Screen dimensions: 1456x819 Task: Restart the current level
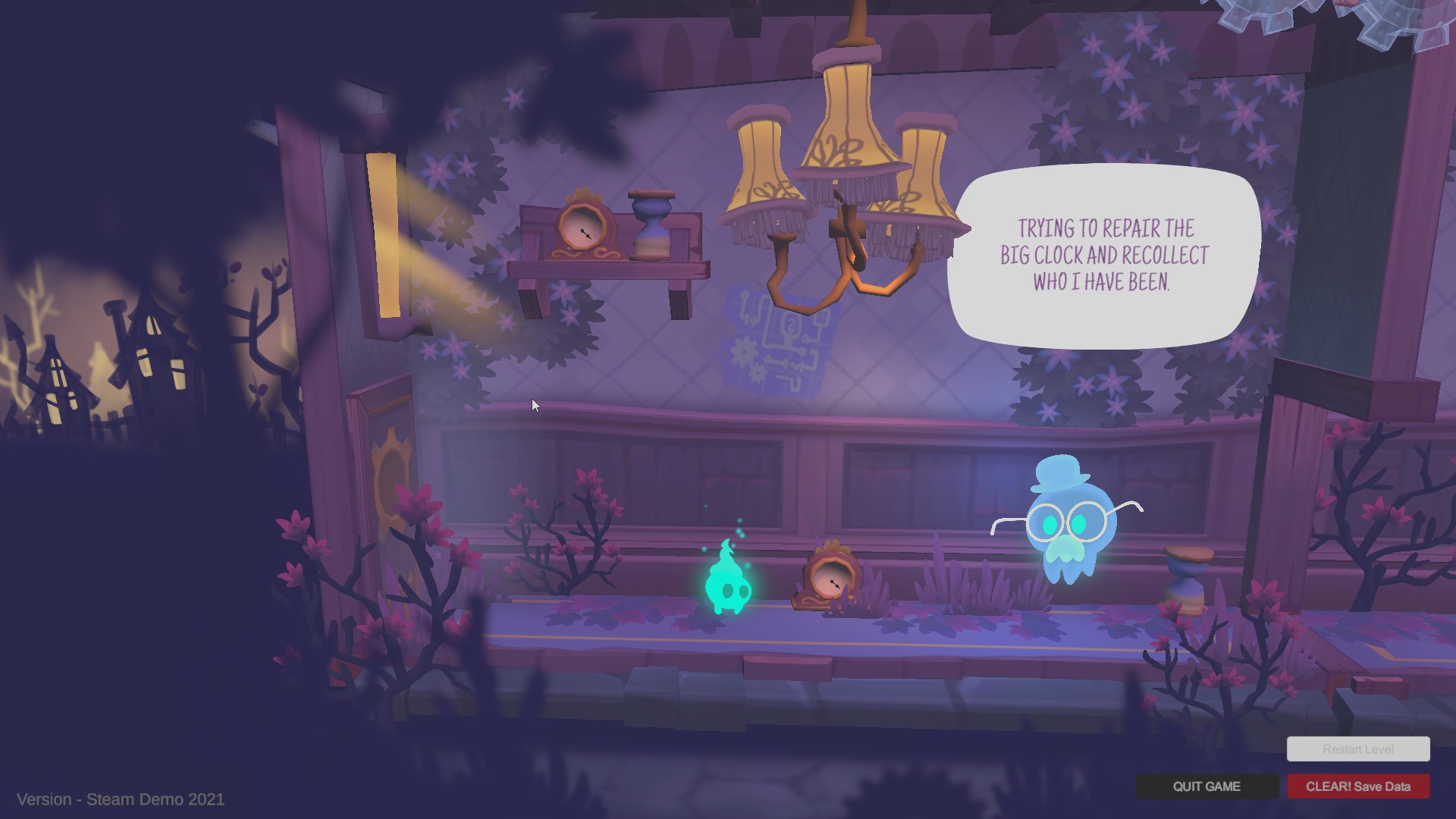pos(1357,749)
